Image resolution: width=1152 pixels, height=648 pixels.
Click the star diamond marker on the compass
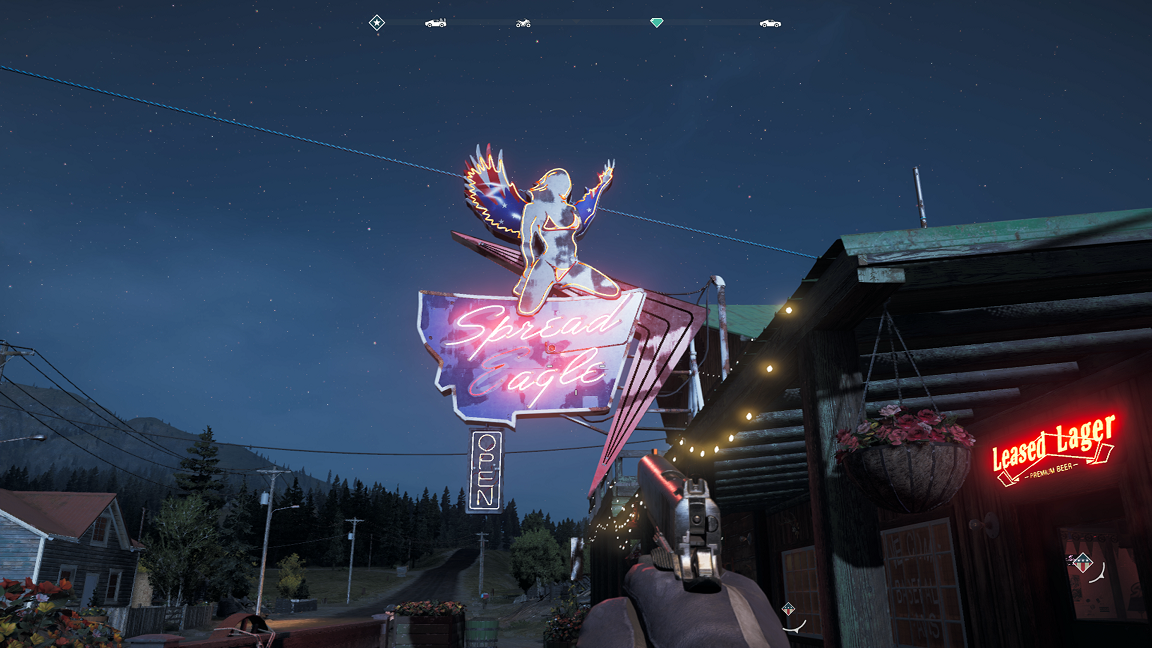click(376, 22)
